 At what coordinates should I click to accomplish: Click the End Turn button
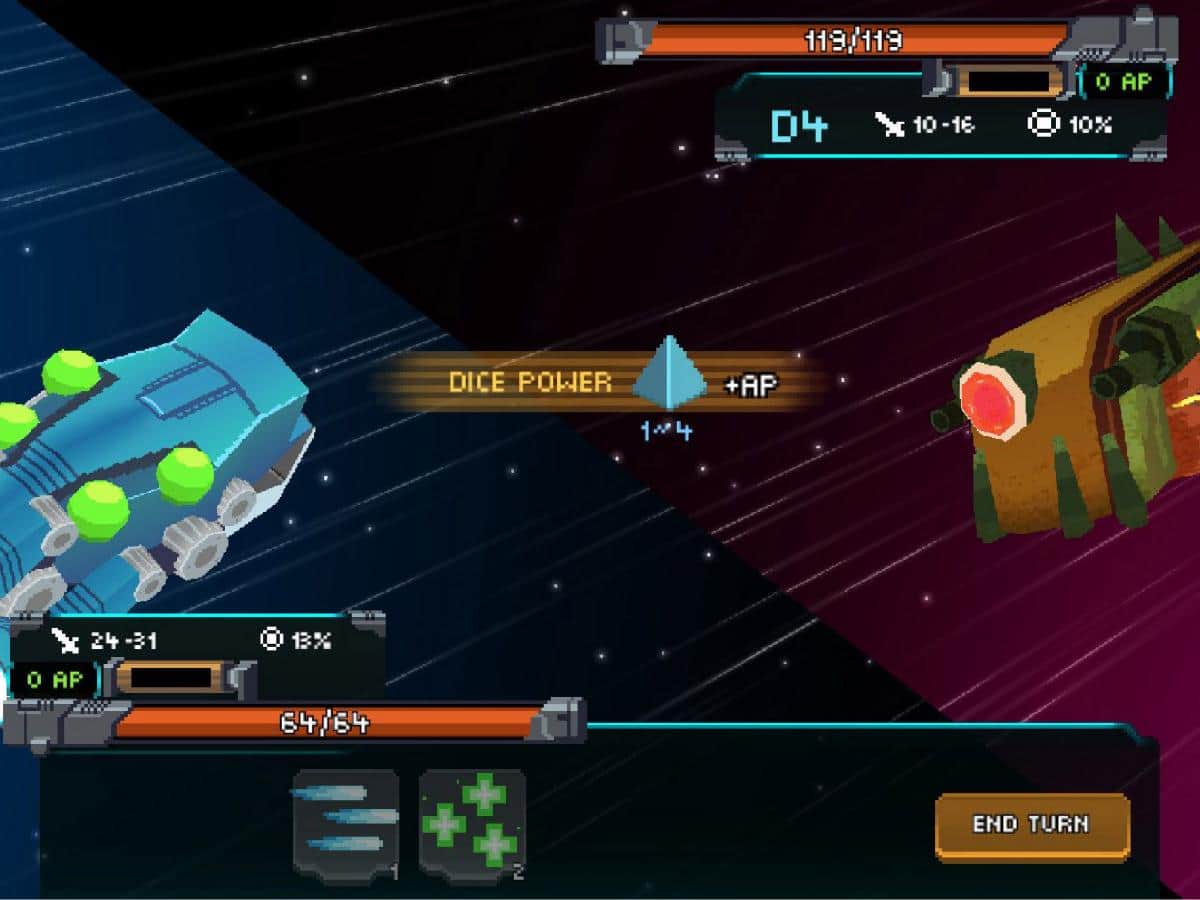pyautogui.click(x=1032, y=825)
